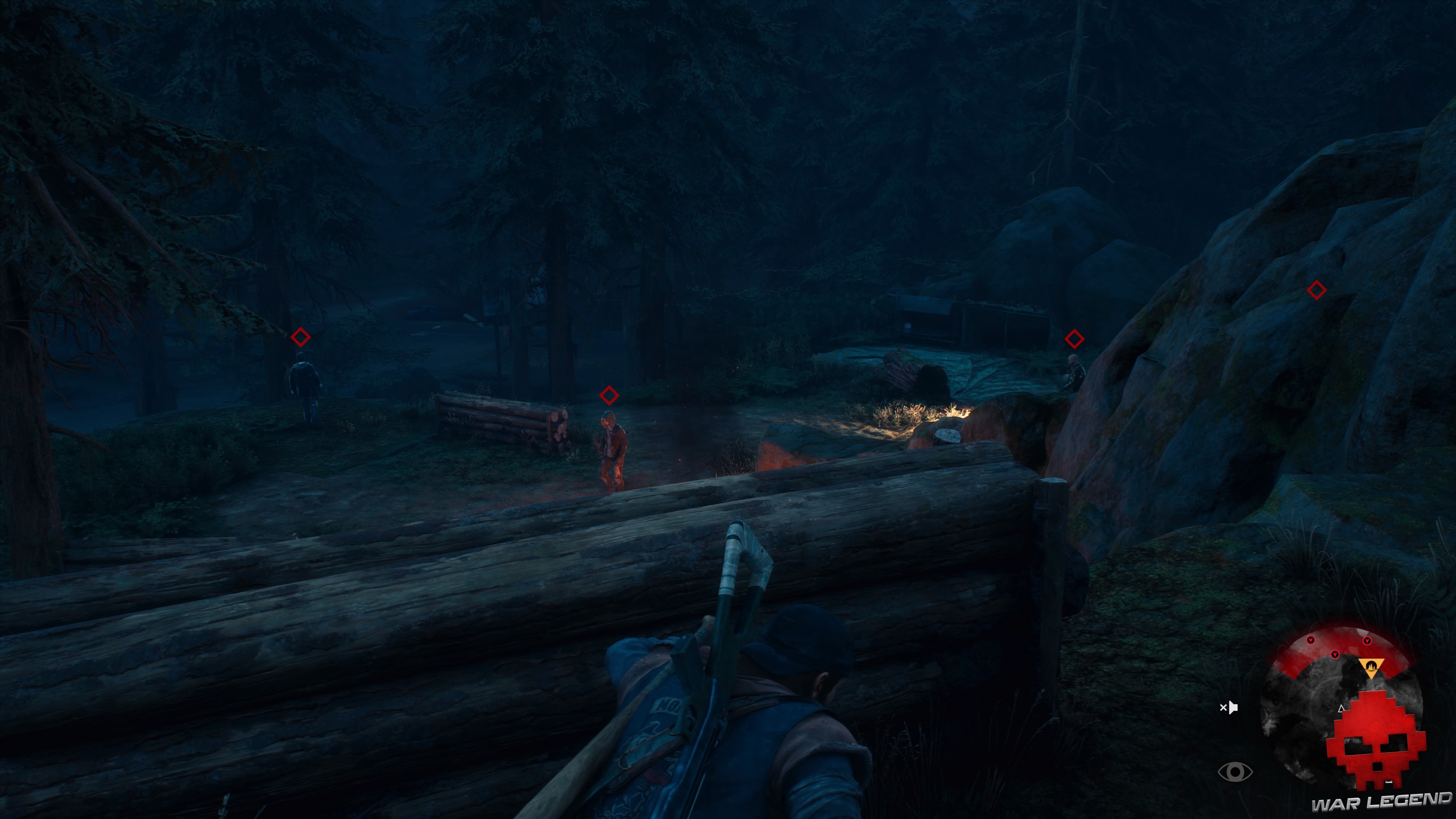Screen dimensions: 1456x819
Task: Click the leftmost red enemy V marker on minimap
Action: coord(1310,640)
